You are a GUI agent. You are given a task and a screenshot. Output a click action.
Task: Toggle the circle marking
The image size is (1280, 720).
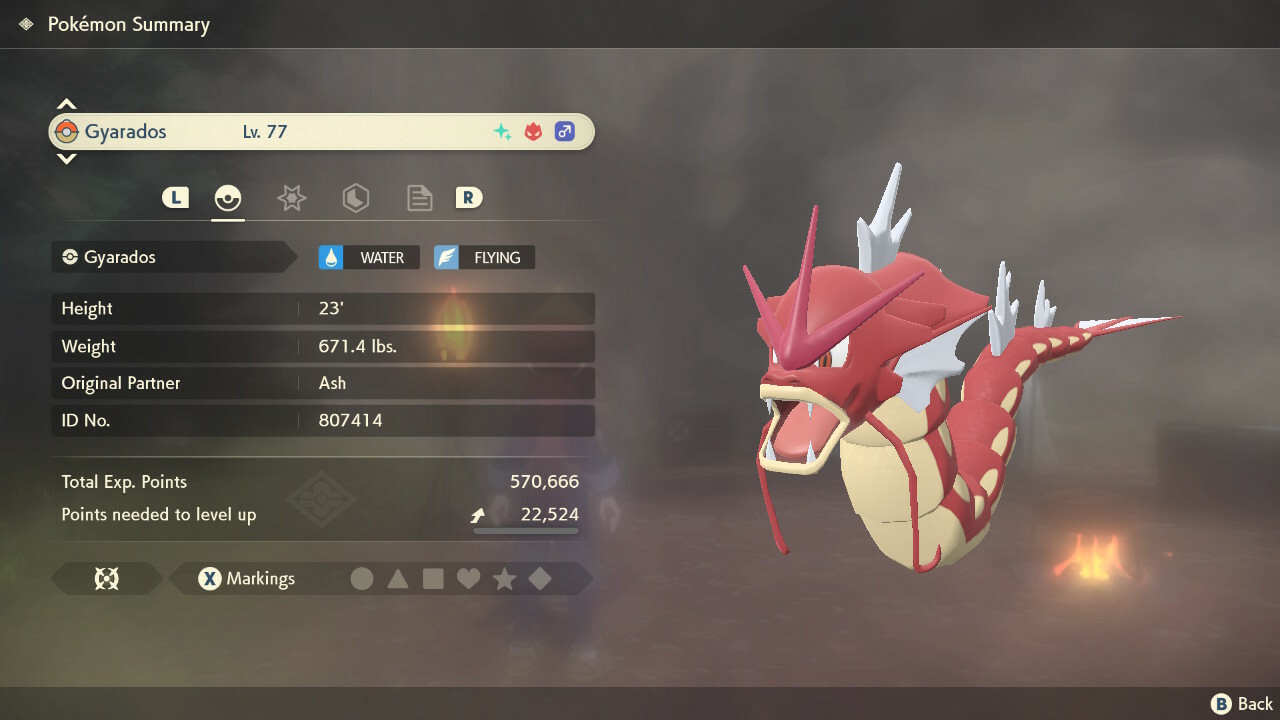(362, 579)
